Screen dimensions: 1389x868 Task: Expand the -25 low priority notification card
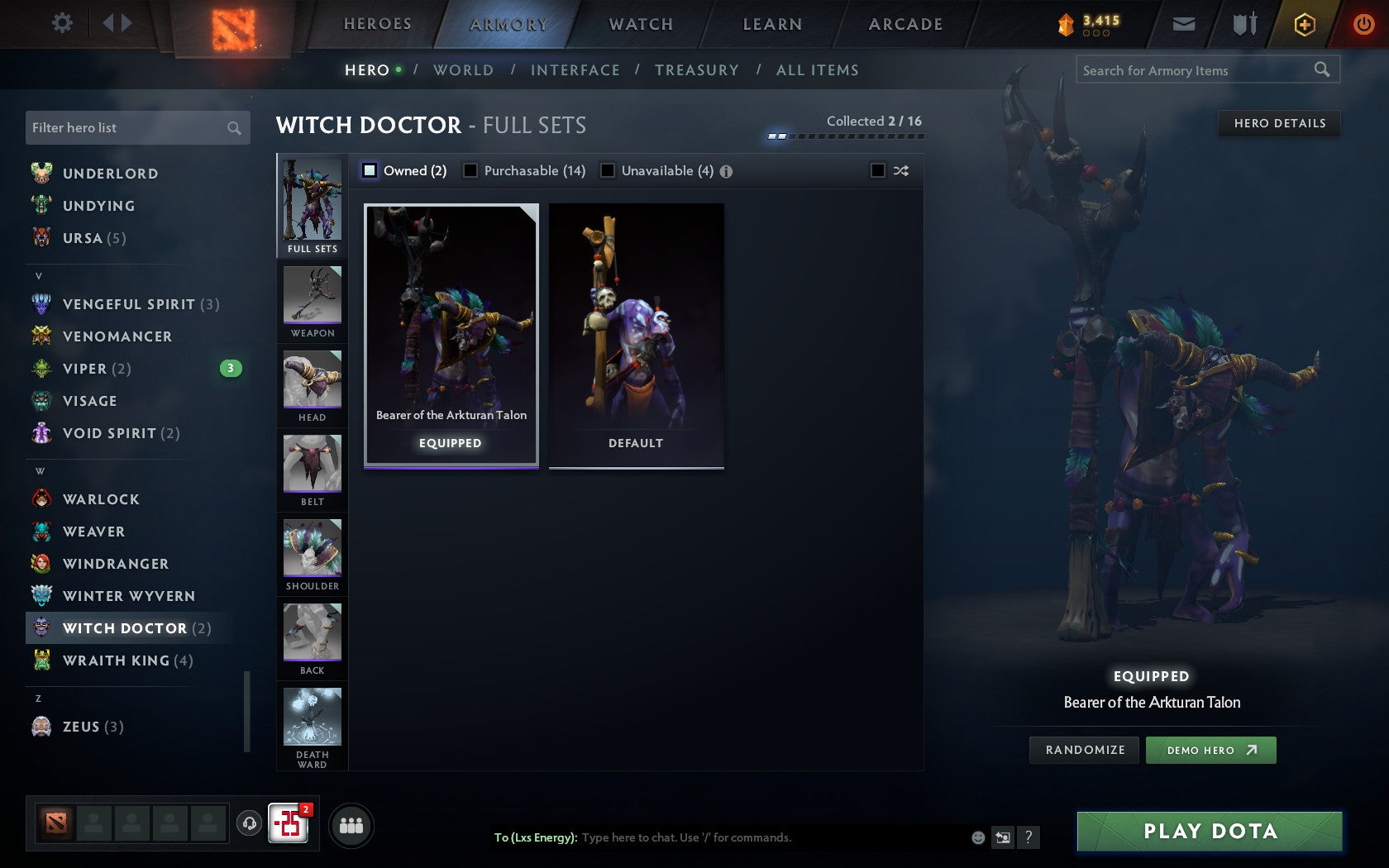coord(288,823)
